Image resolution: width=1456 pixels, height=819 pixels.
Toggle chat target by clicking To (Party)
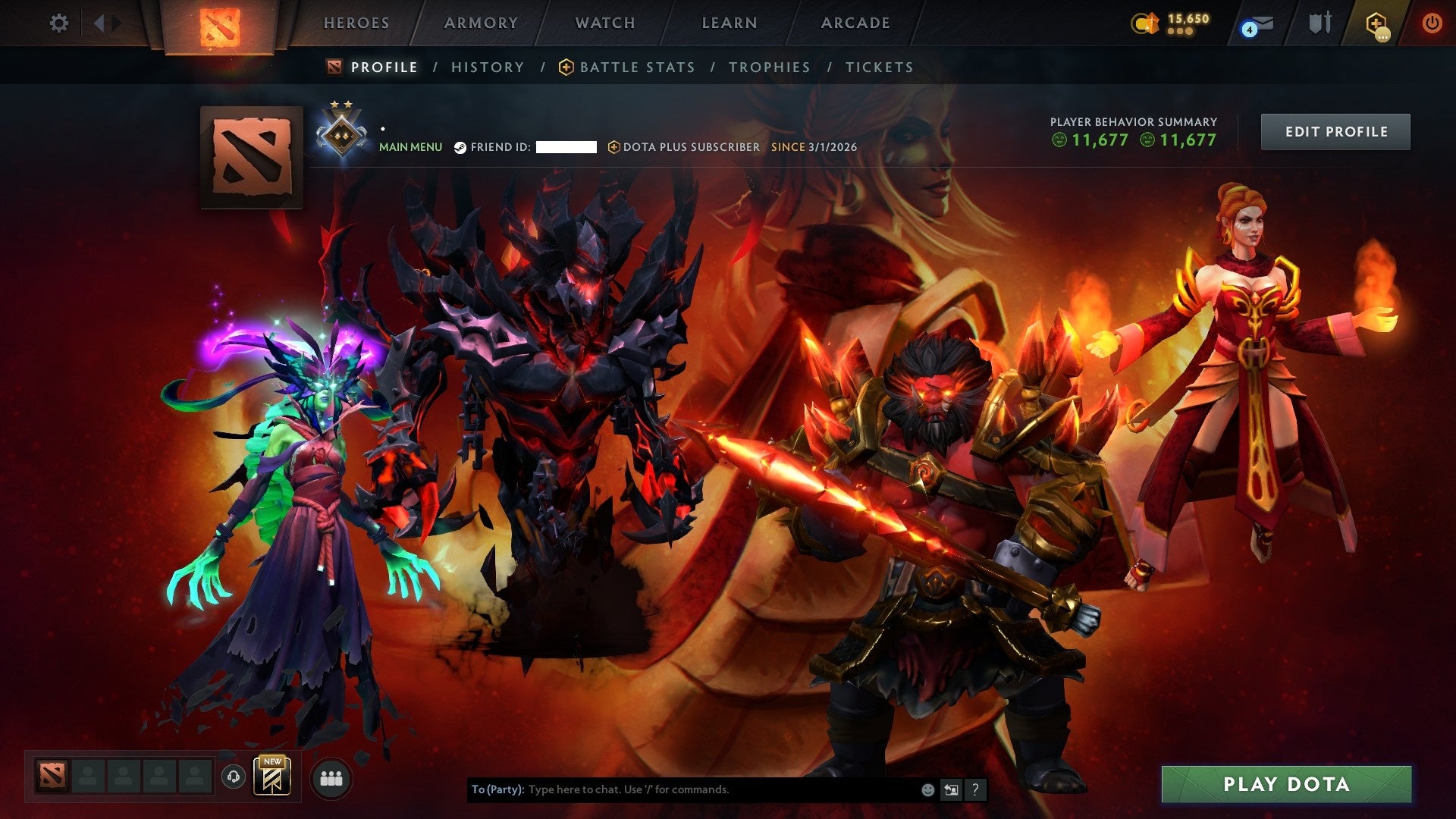tap(497, 789)
